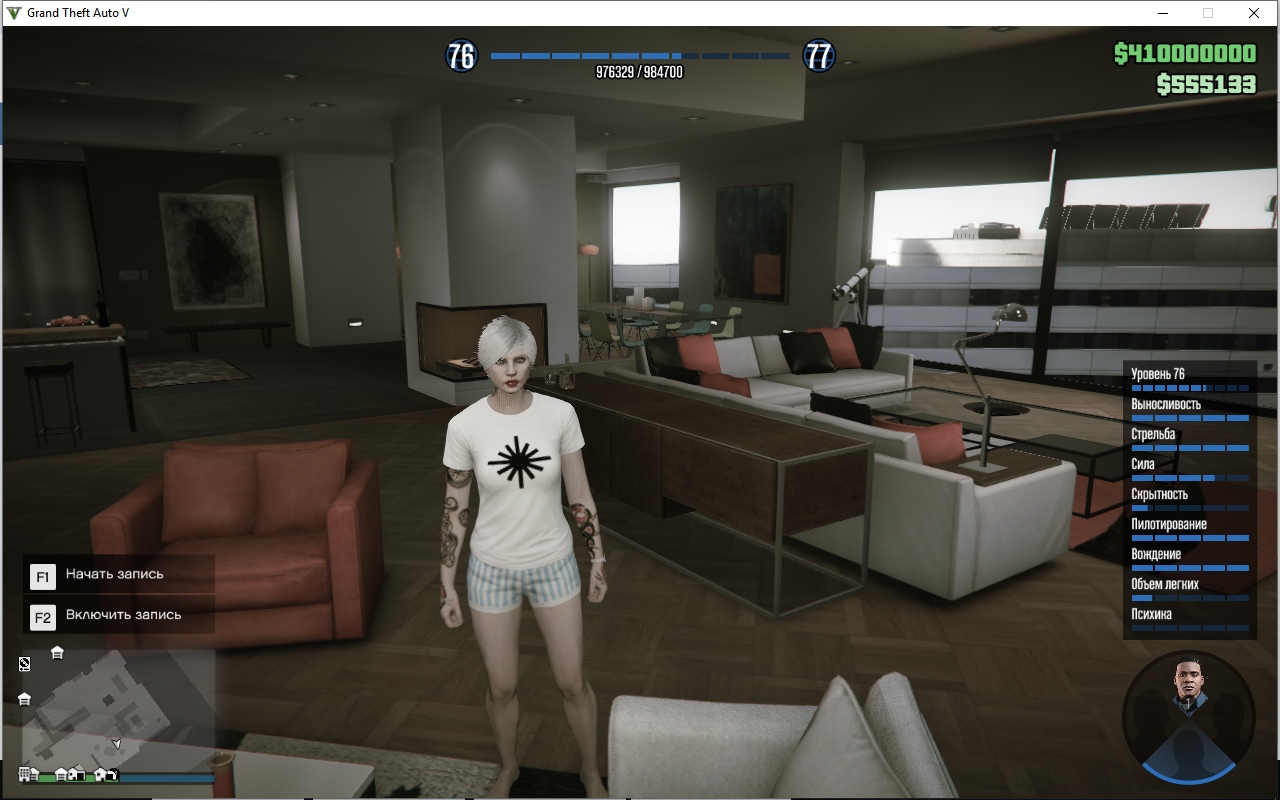The width and height of the screenshot is (1280, 800).
Task: Click the player arrow on the minimap
Action: 116,743
